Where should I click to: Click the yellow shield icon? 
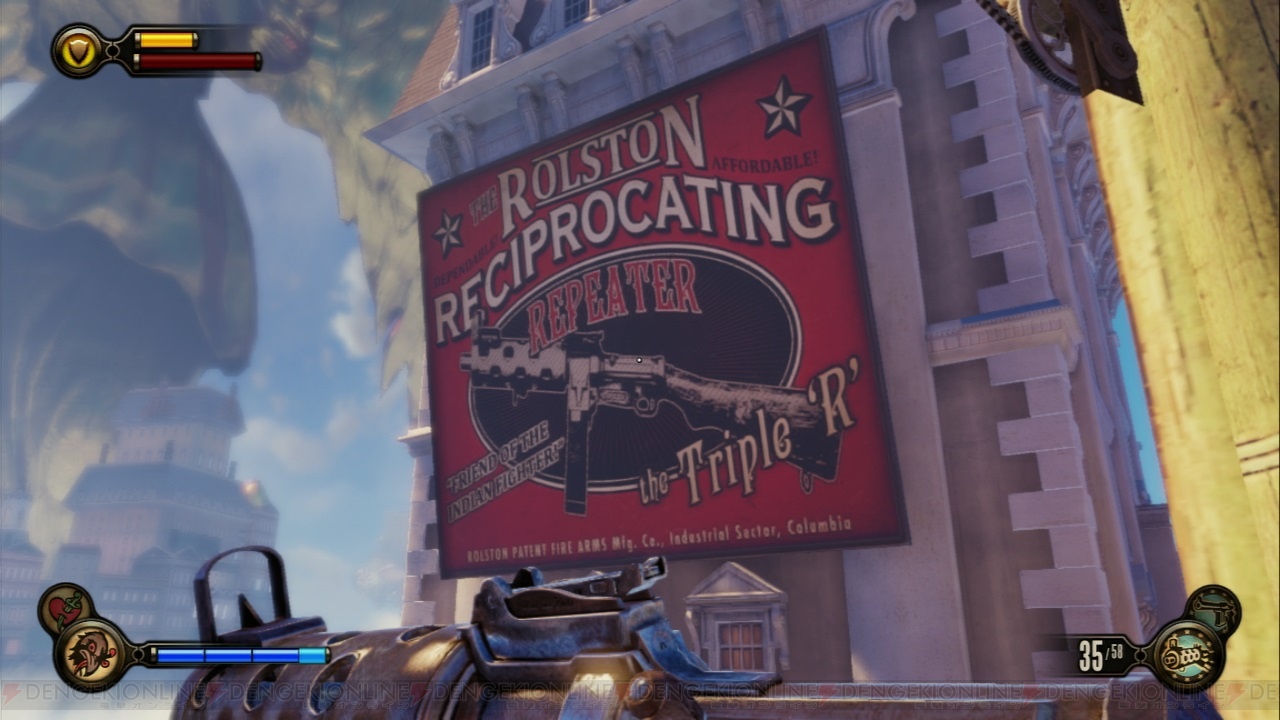coord(77,49)
